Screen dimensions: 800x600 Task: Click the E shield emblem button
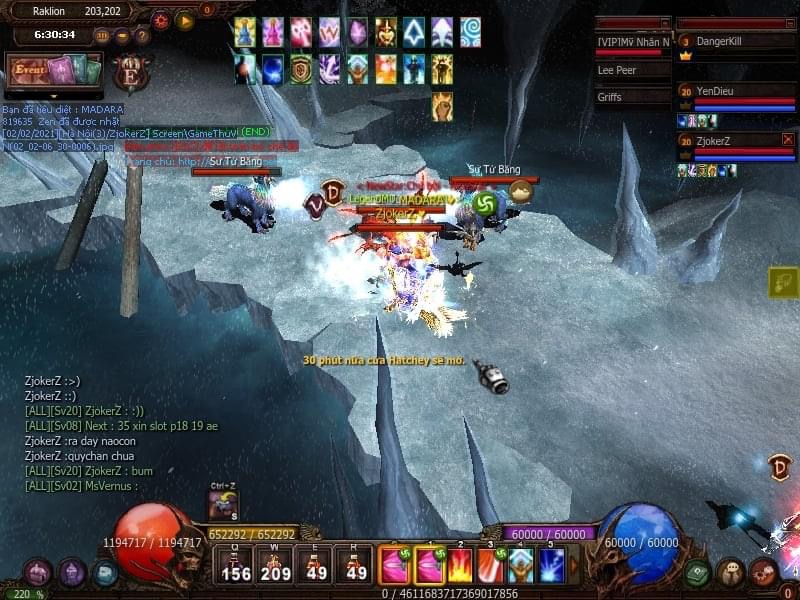pos(129,74)
